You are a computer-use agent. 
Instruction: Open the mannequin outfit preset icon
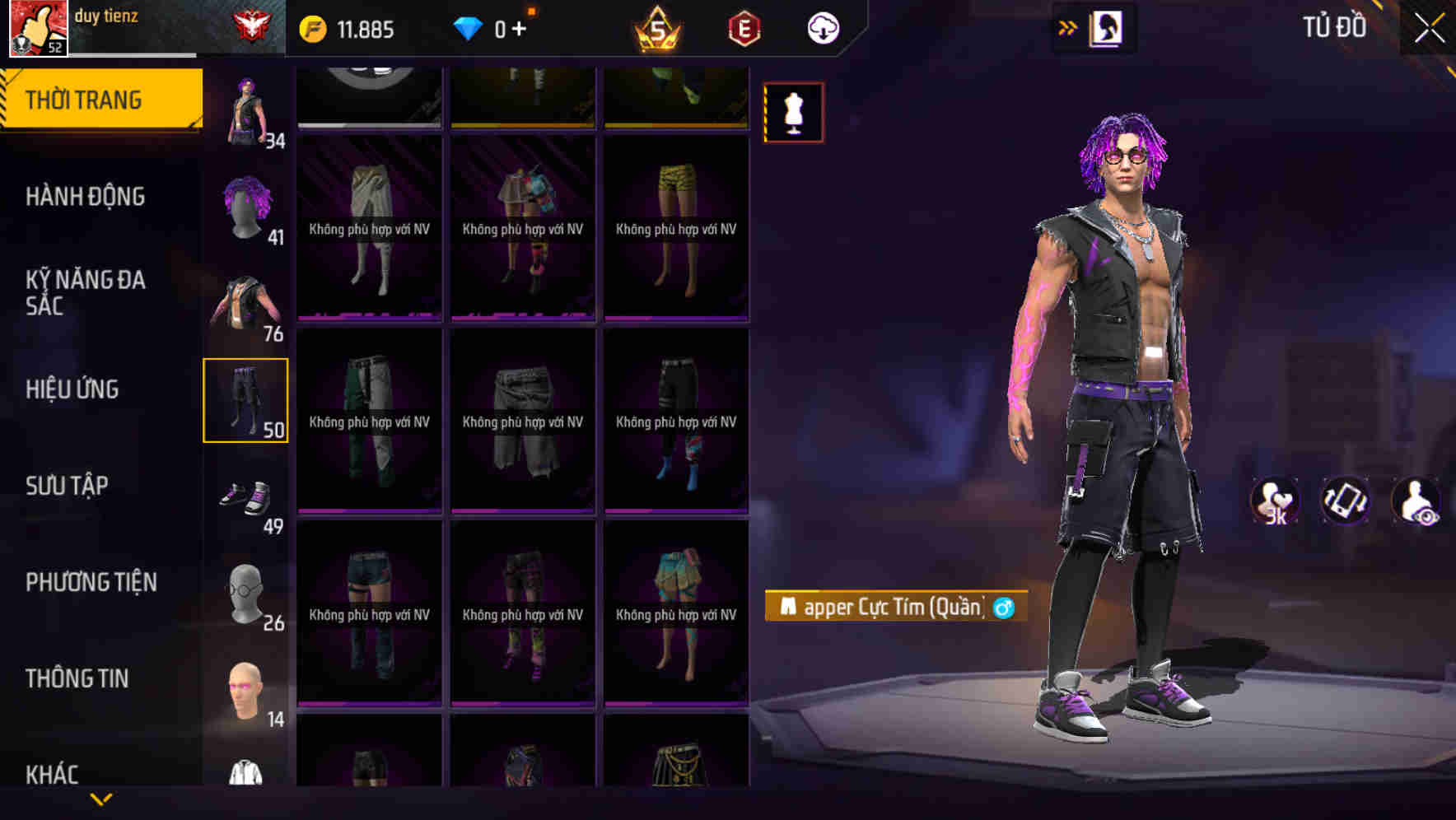[x=793, y=113]
